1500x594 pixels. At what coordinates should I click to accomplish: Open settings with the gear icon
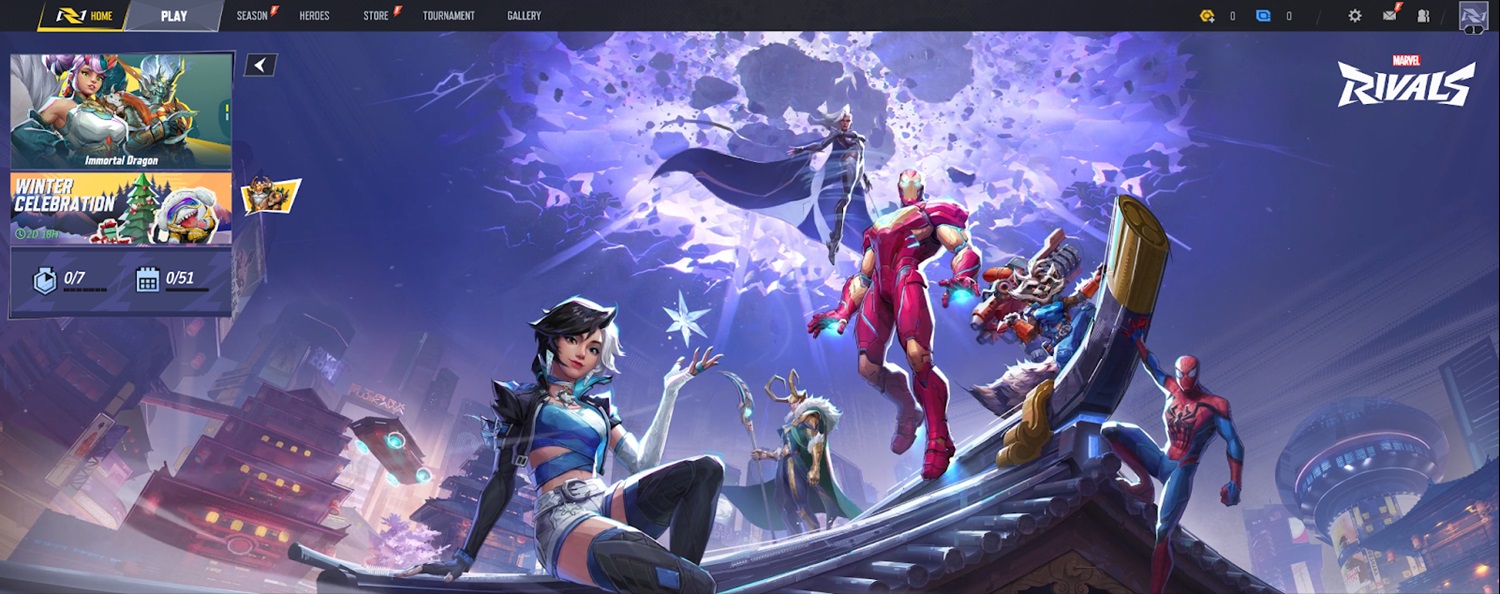pos(1355,16)
